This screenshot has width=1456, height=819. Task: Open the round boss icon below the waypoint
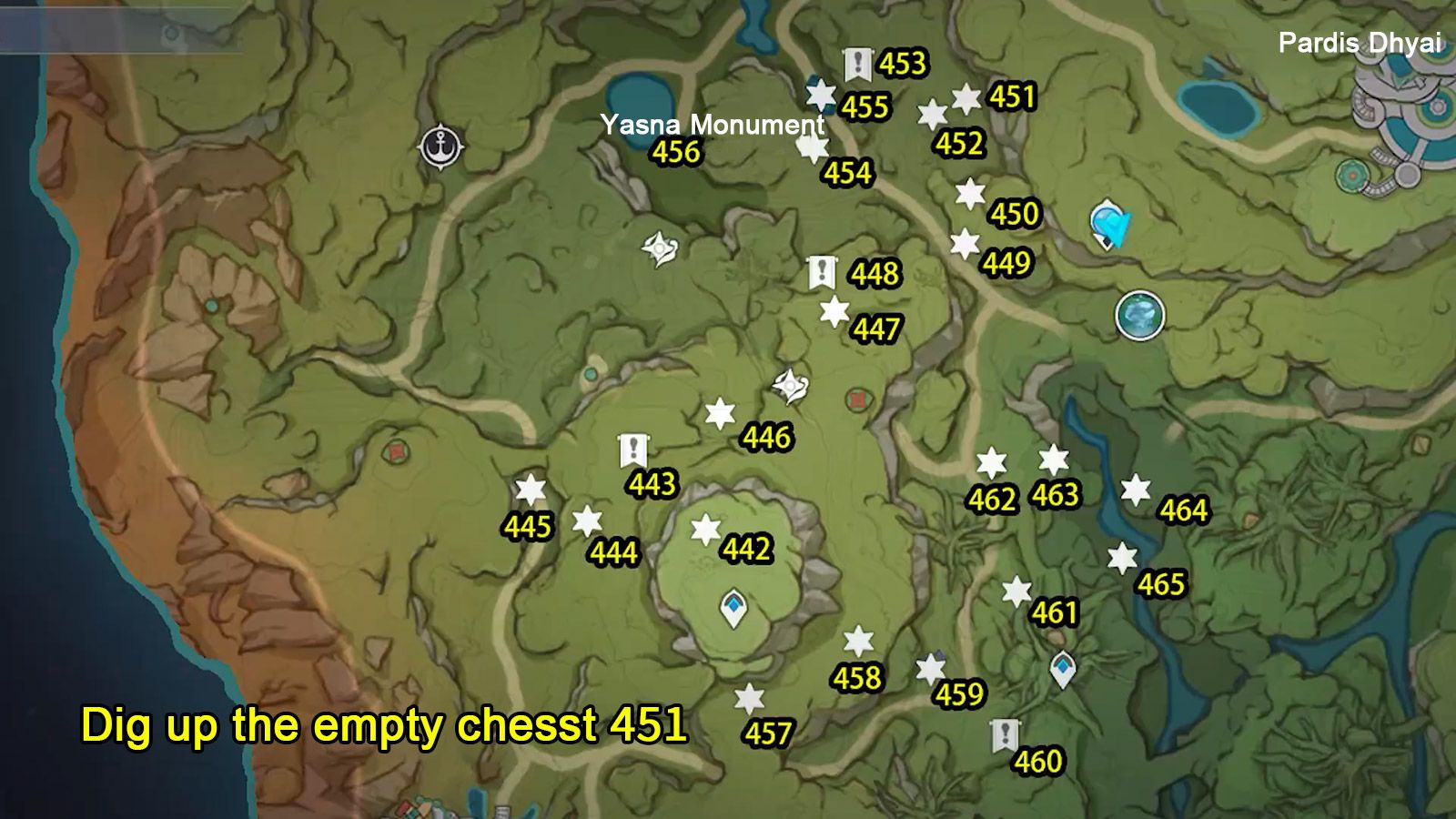click(1140, 313)
